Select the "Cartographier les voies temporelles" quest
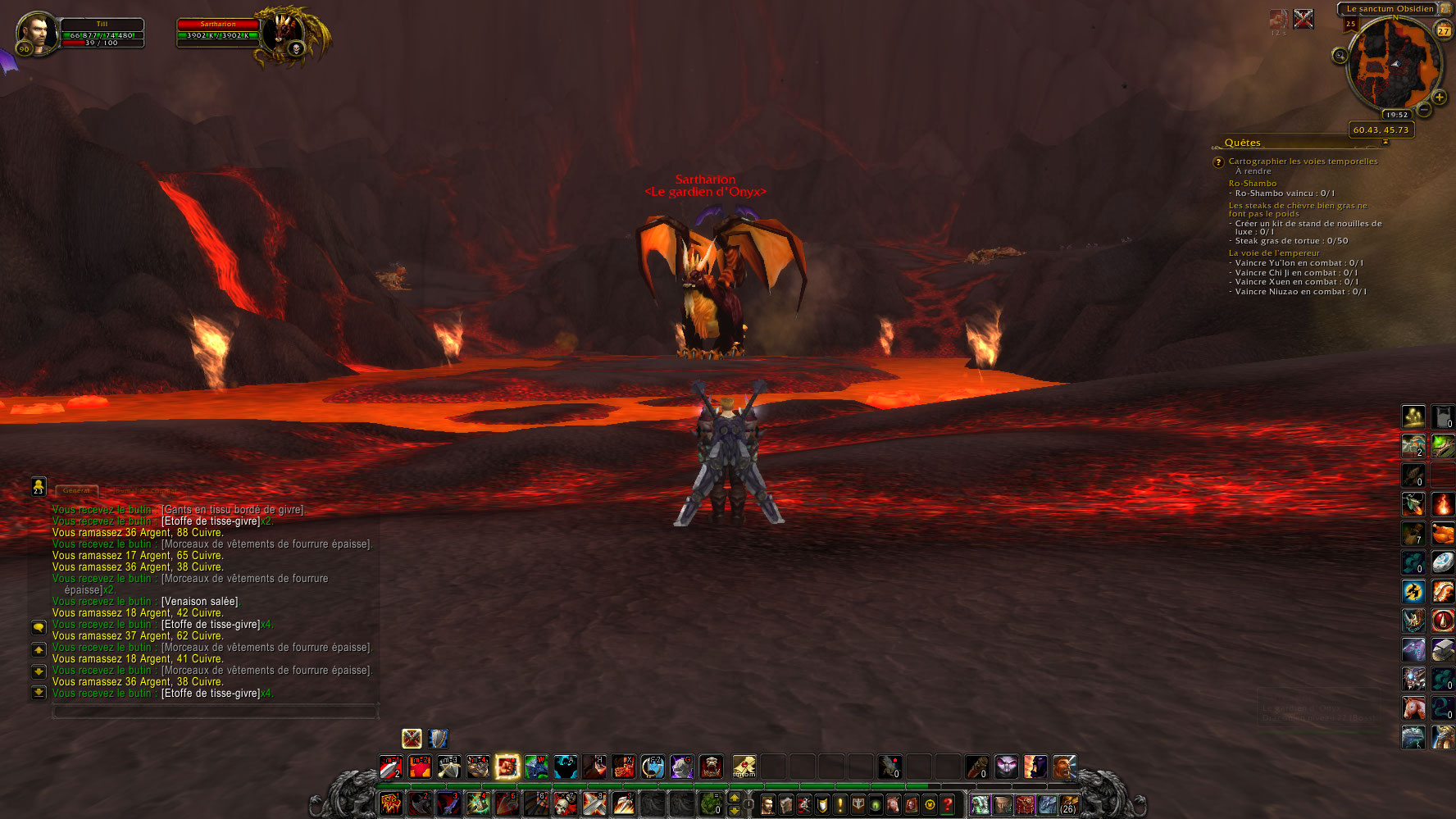Screen dimensions: 1456x819 coord(1303,162)
